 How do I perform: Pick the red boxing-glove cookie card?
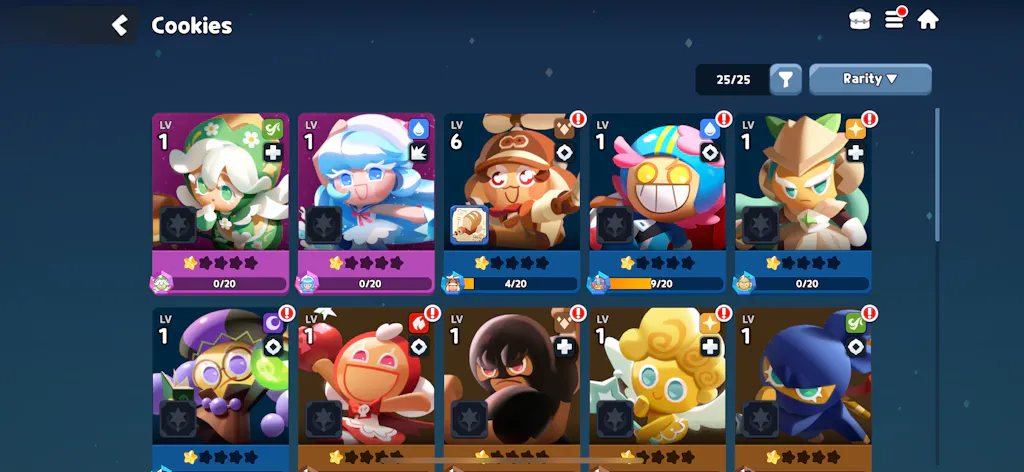(366, 385)
